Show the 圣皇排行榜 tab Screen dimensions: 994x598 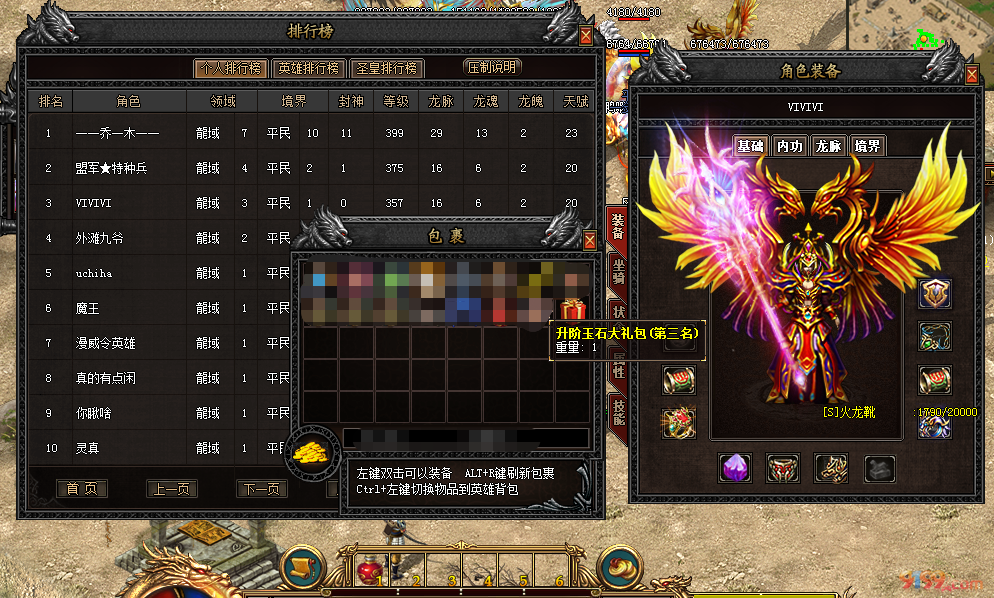click(x=388, y=68)
